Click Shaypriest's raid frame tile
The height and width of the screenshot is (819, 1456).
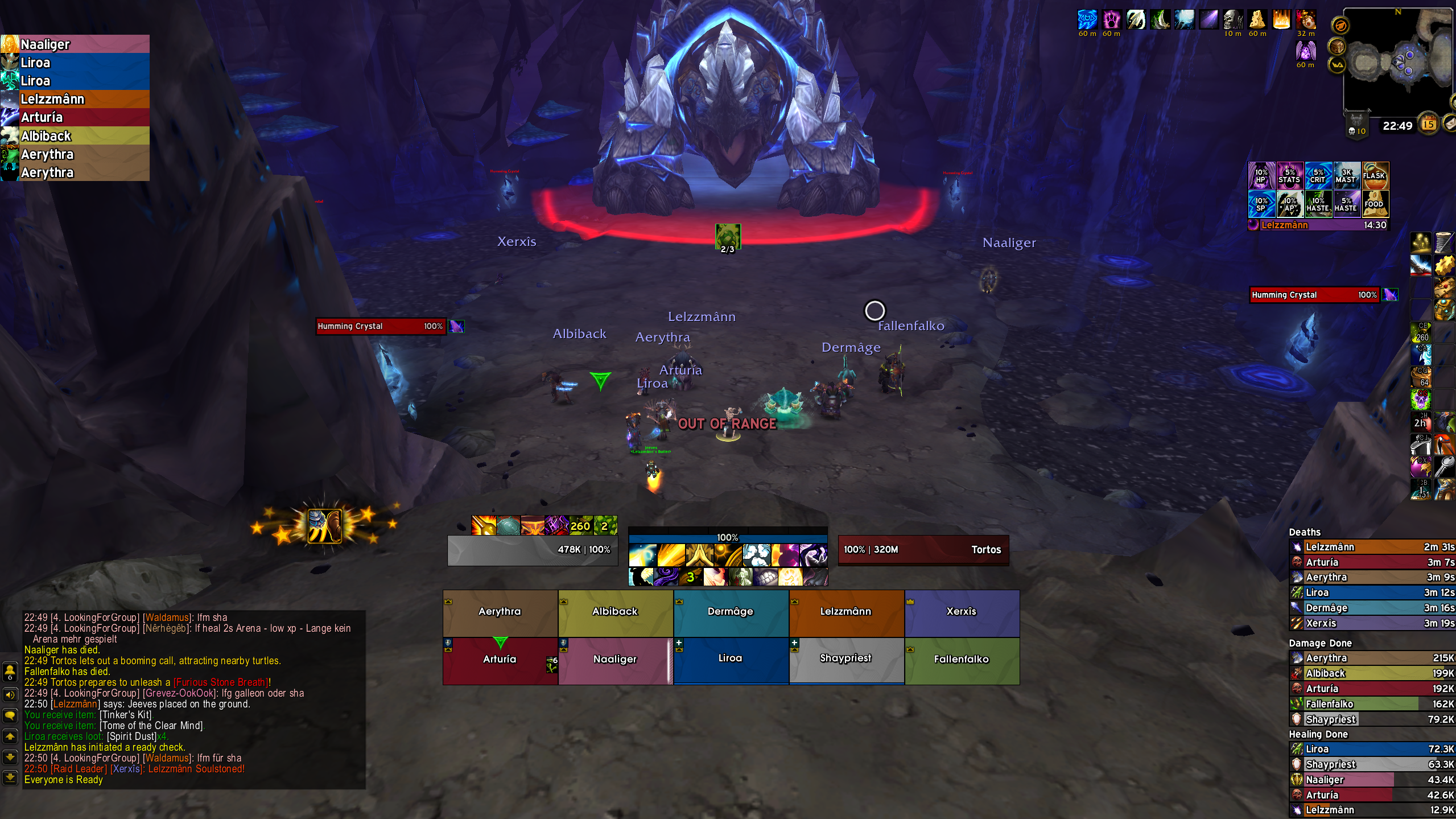pyautogui.click(x=846, y=659)
